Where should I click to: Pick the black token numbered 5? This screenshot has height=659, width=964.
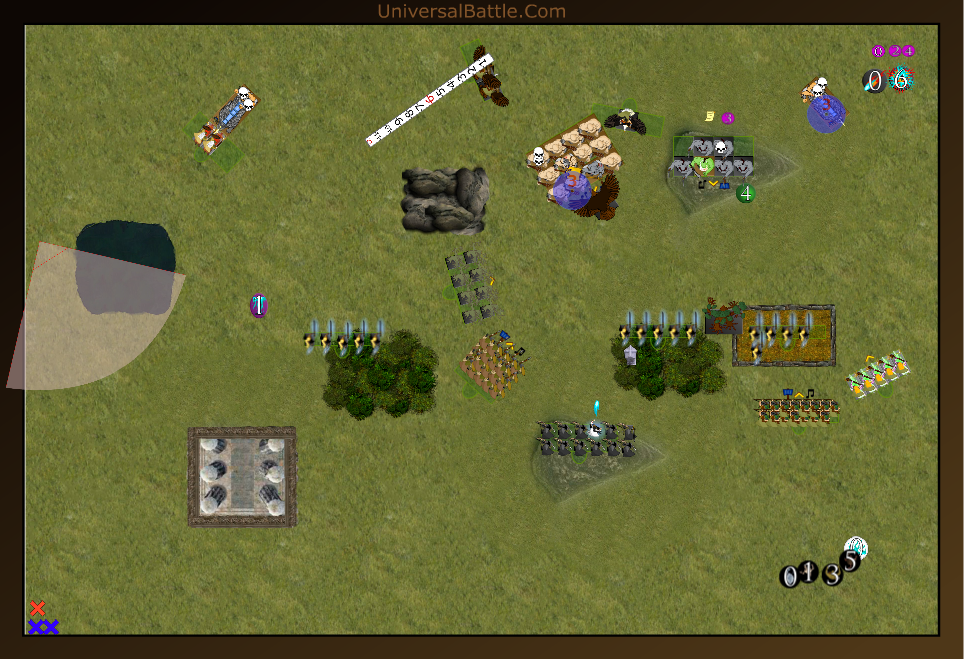click(x=849, y=562)
